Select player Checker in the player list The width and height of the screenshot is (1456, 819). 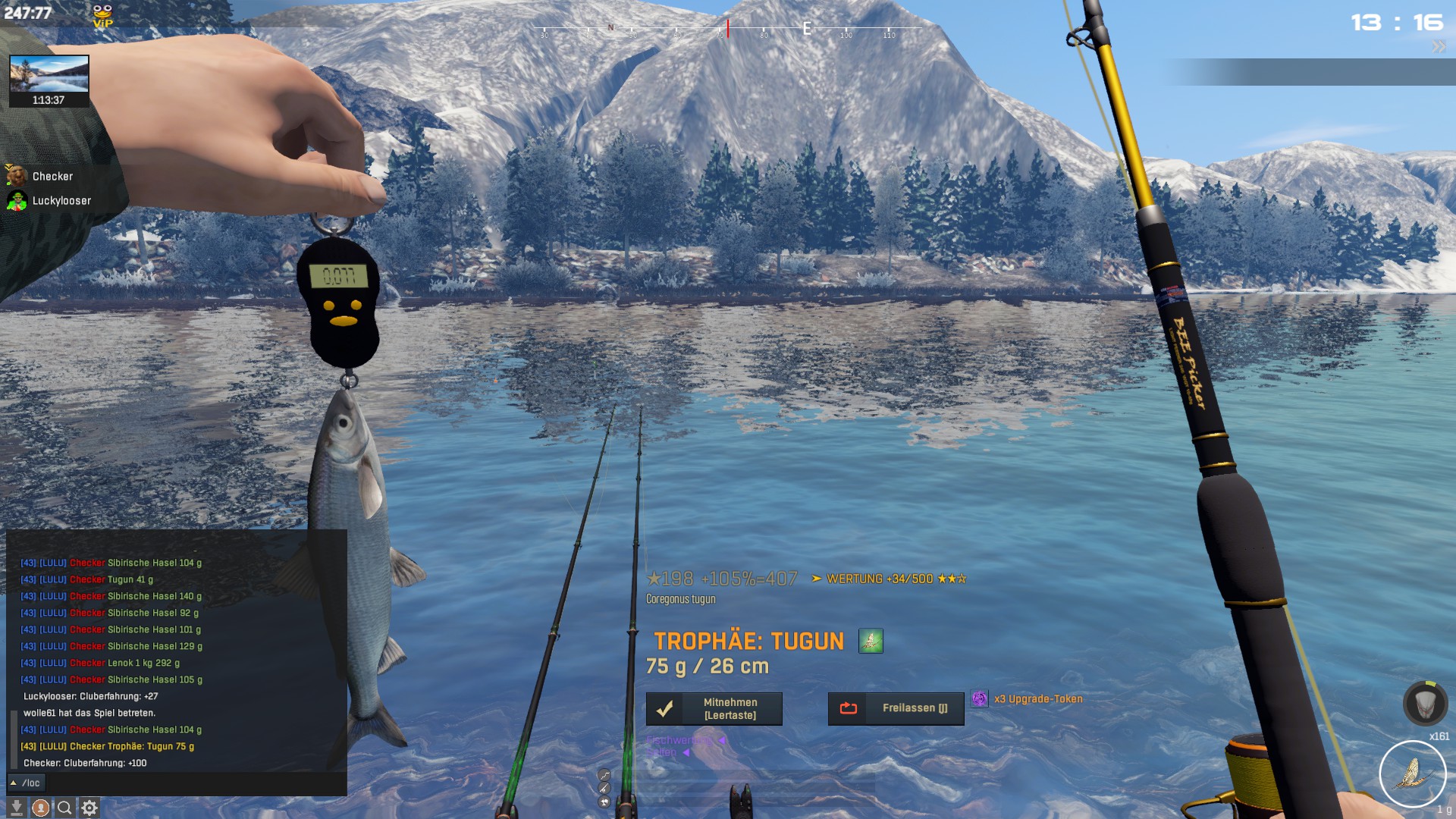click(52, 177)
